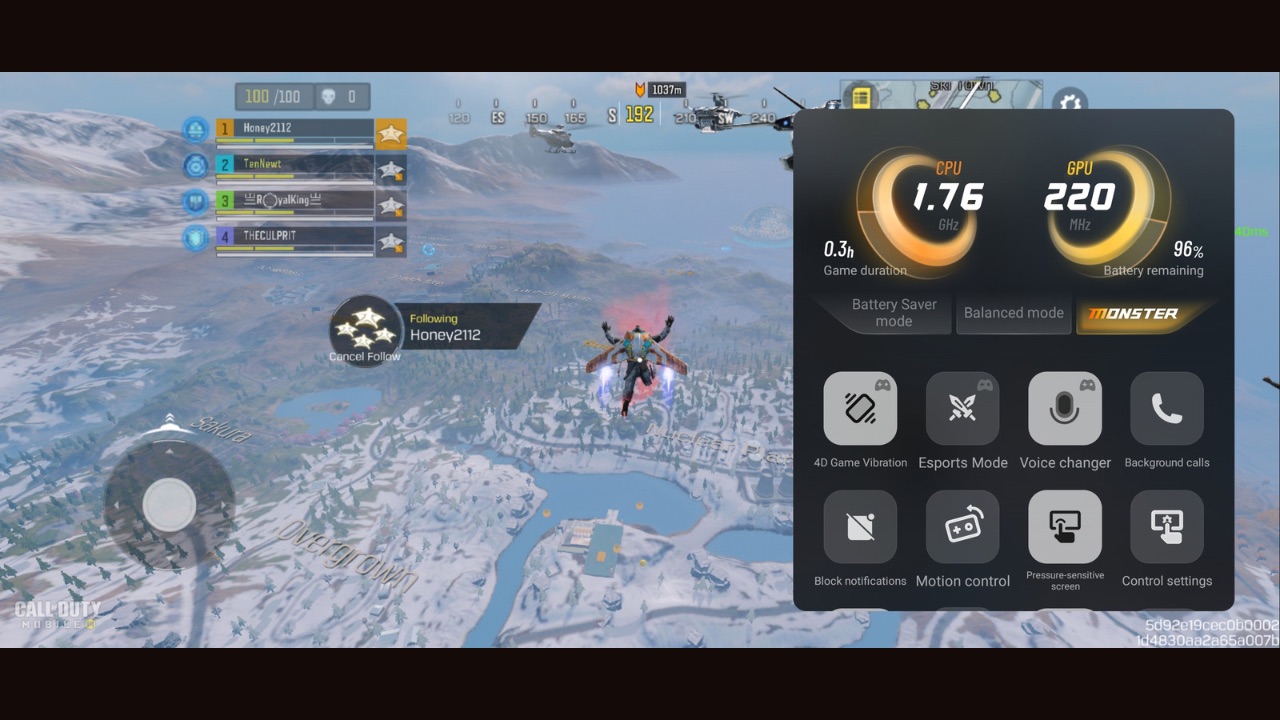Turn on the Voice changer
The height and width of the screenshot is (720, 1280).
point(1065,409)
